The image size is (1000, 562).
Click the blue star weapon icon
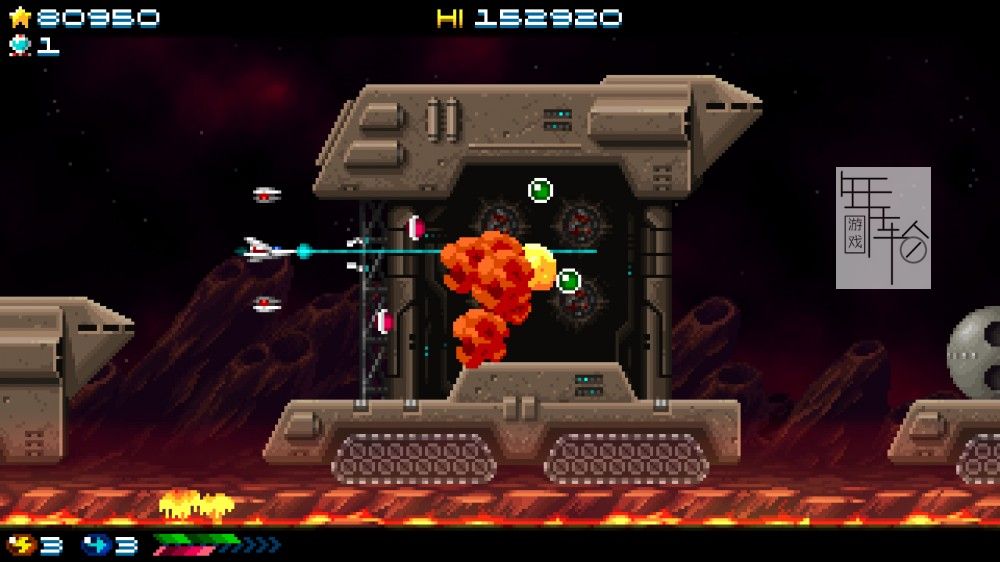point(96,545)
